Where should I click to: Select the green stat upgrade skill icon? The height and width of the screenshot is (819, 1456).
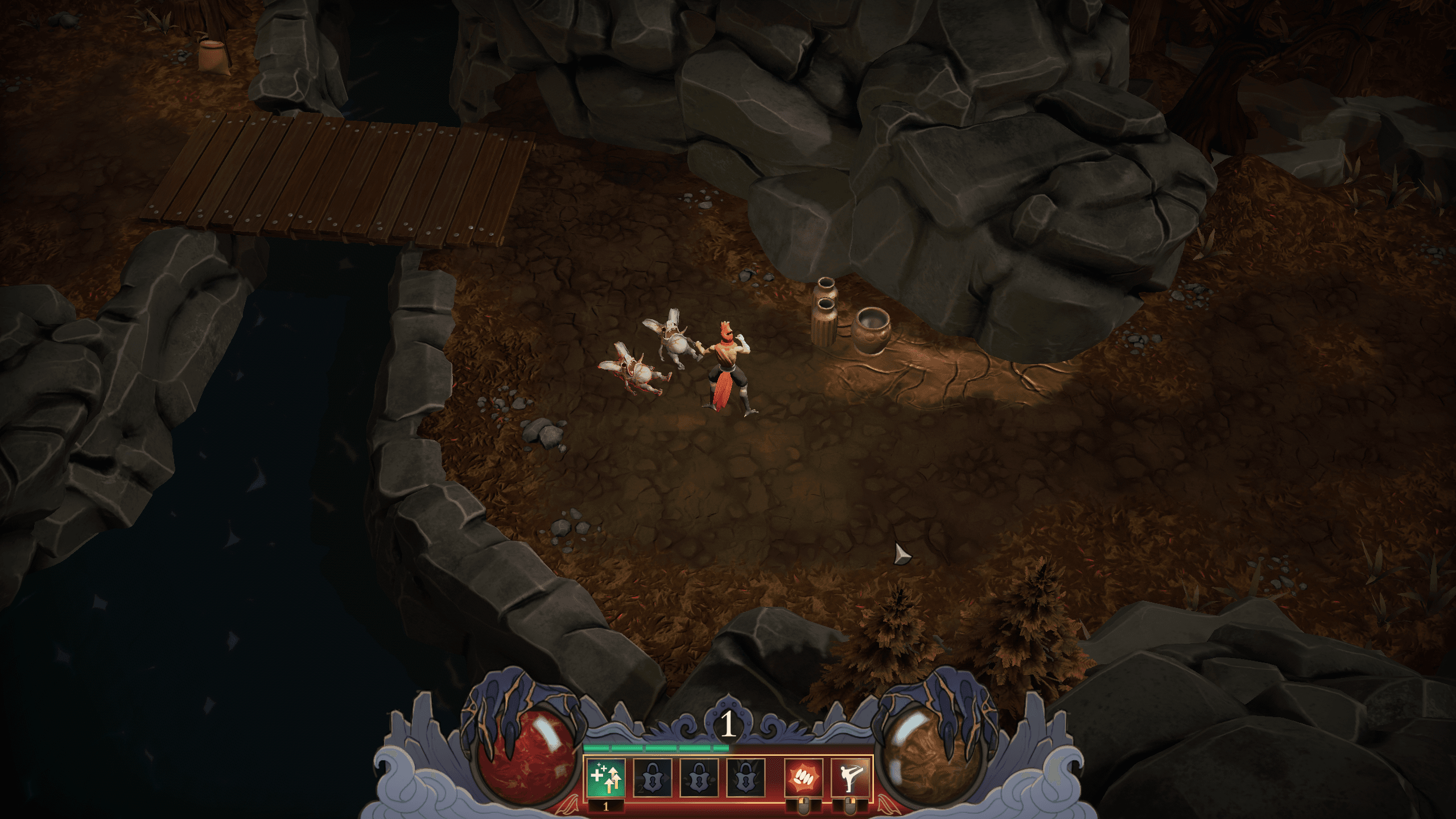point(605,778)
